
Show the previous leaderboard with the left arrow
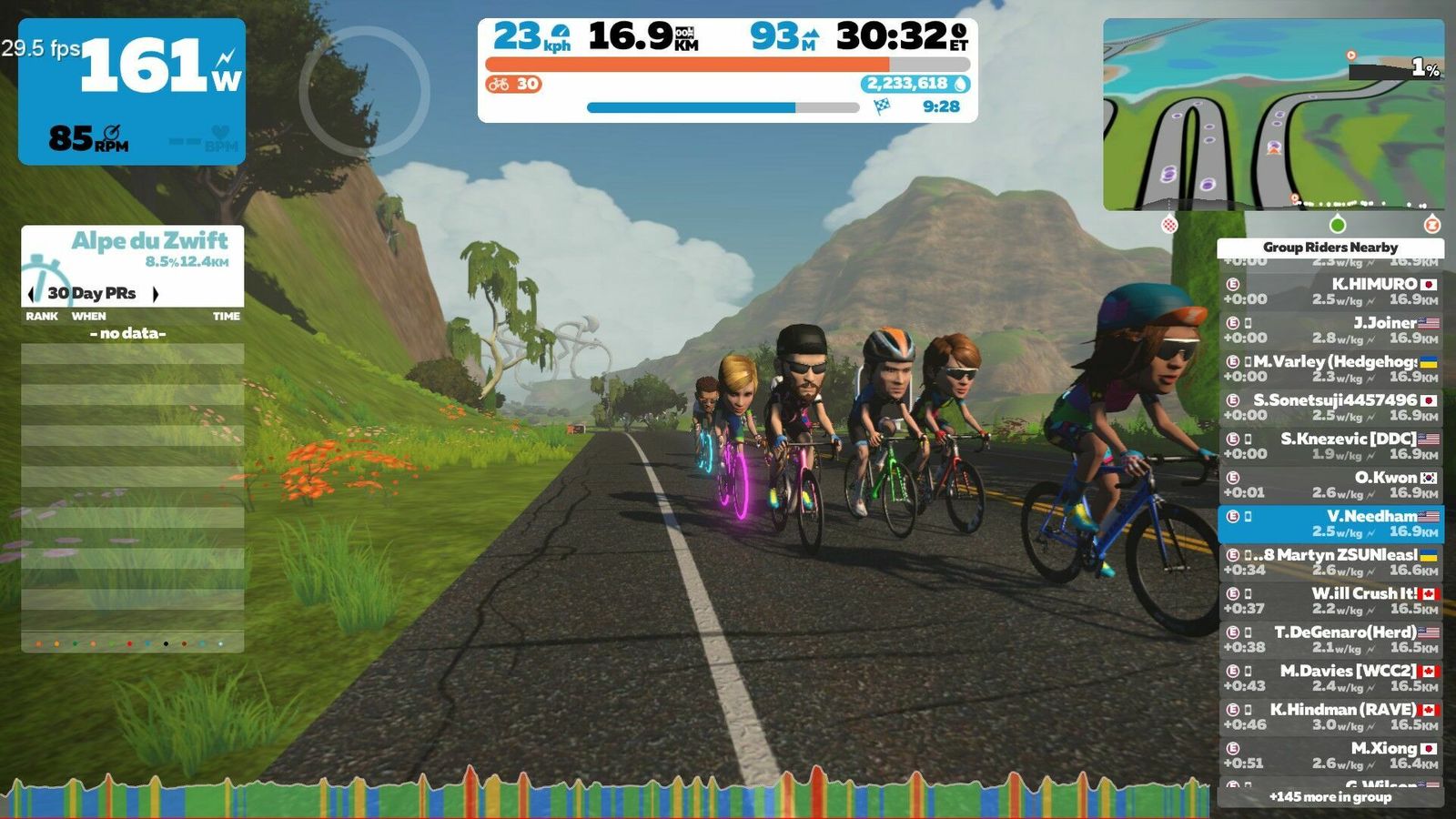click(x=32, y=294)
